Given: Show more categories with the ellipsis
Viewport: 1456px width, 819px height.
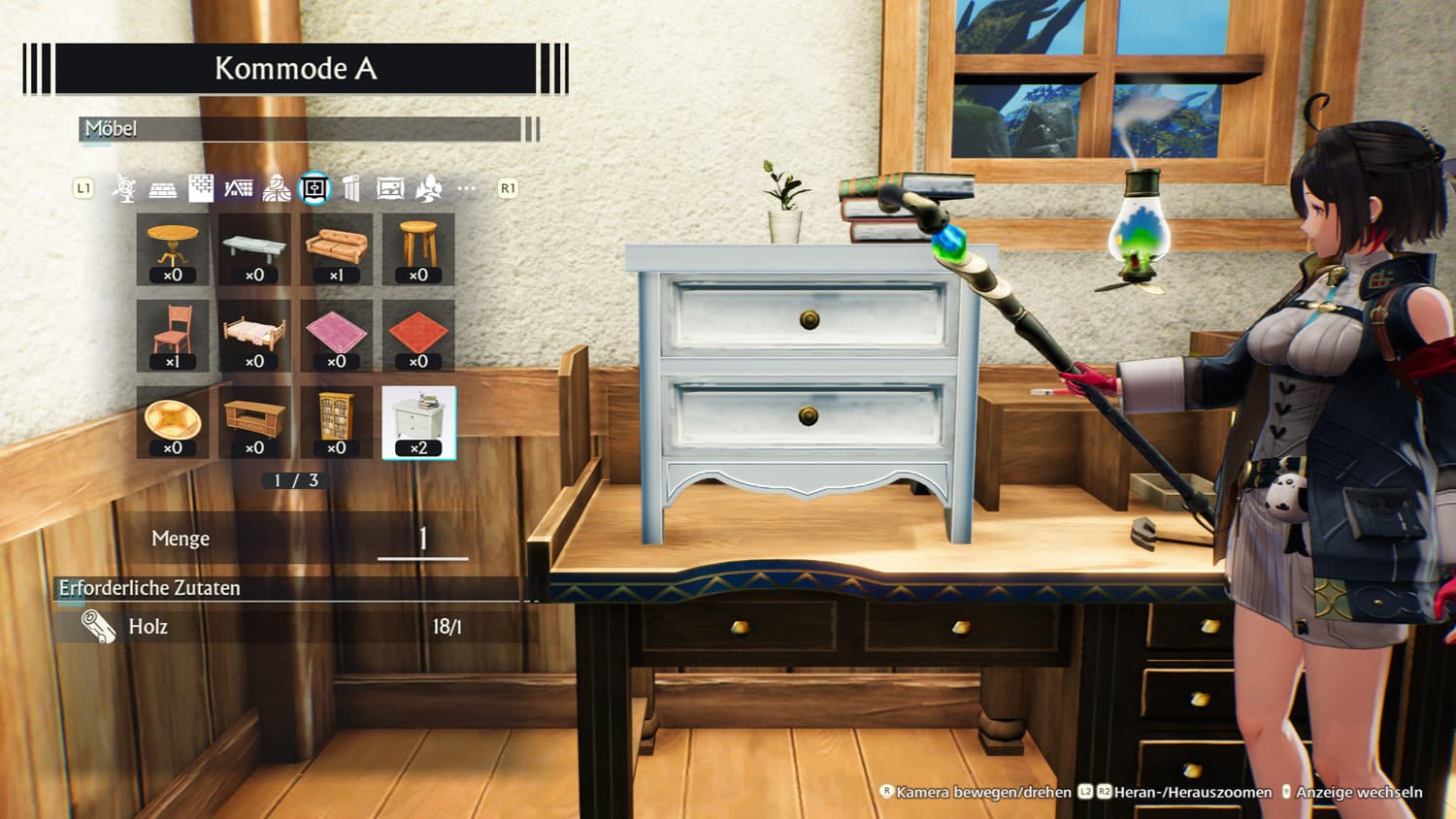Looking at the screenshot, I should (467, 188).
